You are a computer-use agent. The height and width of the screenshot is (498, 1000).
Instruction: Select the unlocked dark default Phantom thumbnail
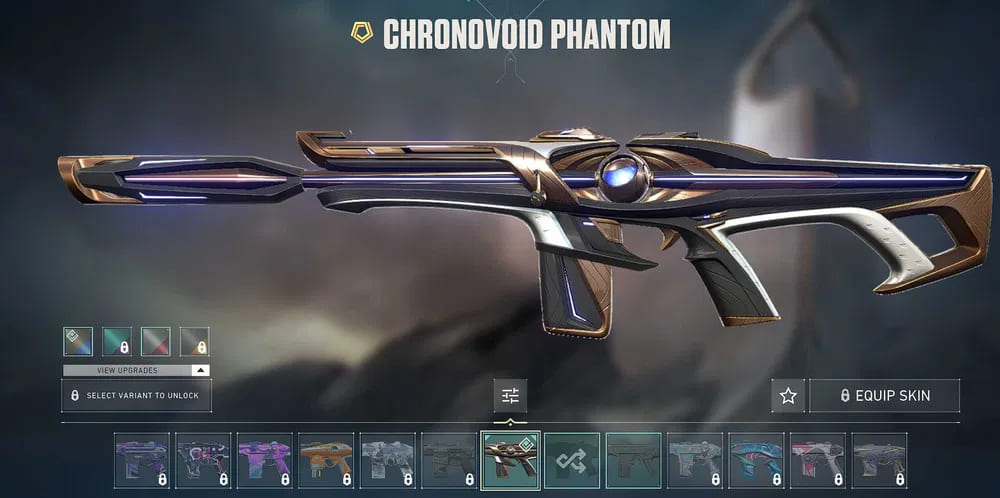[634, 460]
